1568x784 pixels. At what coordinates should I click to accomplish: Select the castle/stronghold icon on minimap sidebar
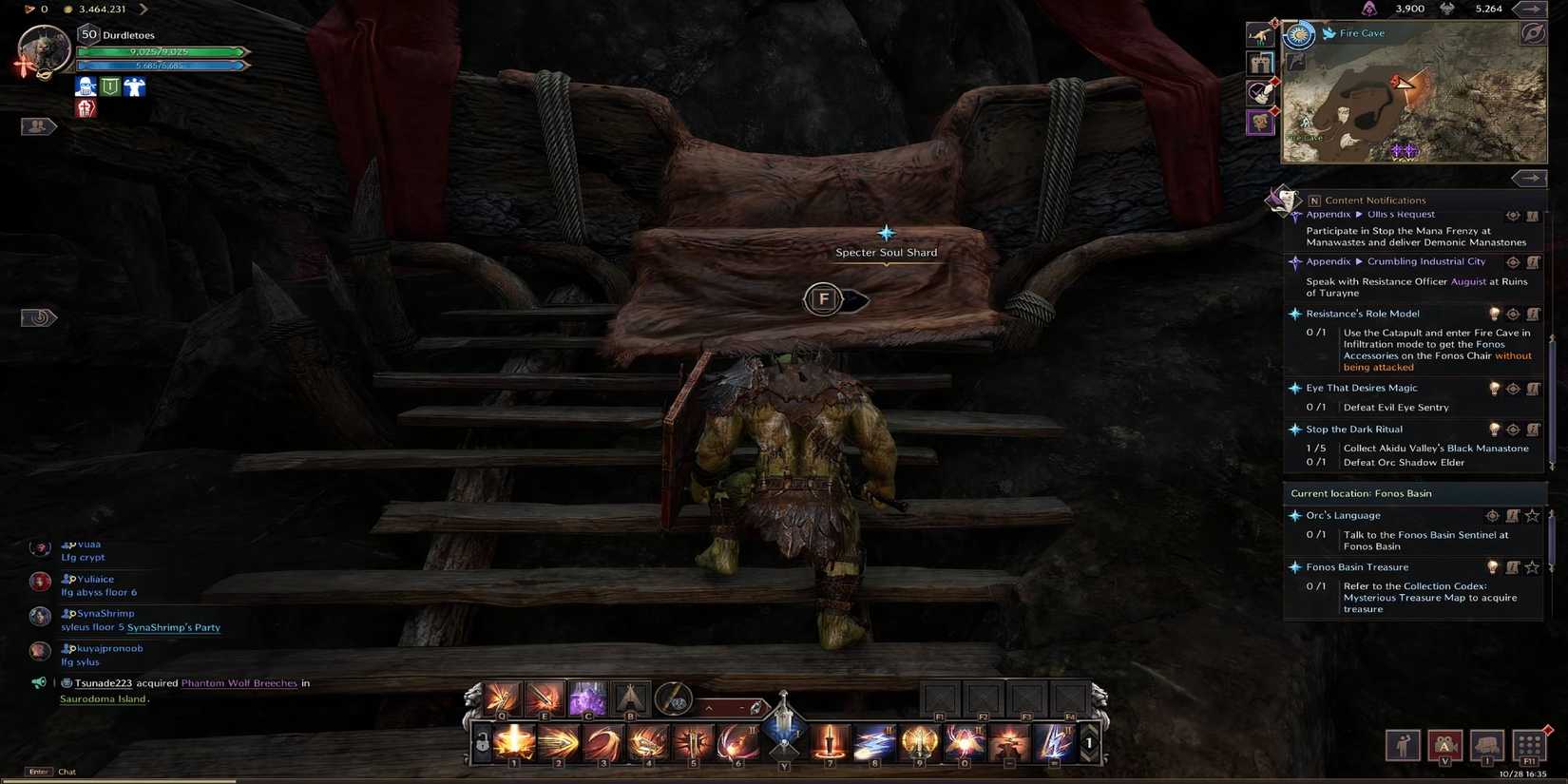[1260, 64]
